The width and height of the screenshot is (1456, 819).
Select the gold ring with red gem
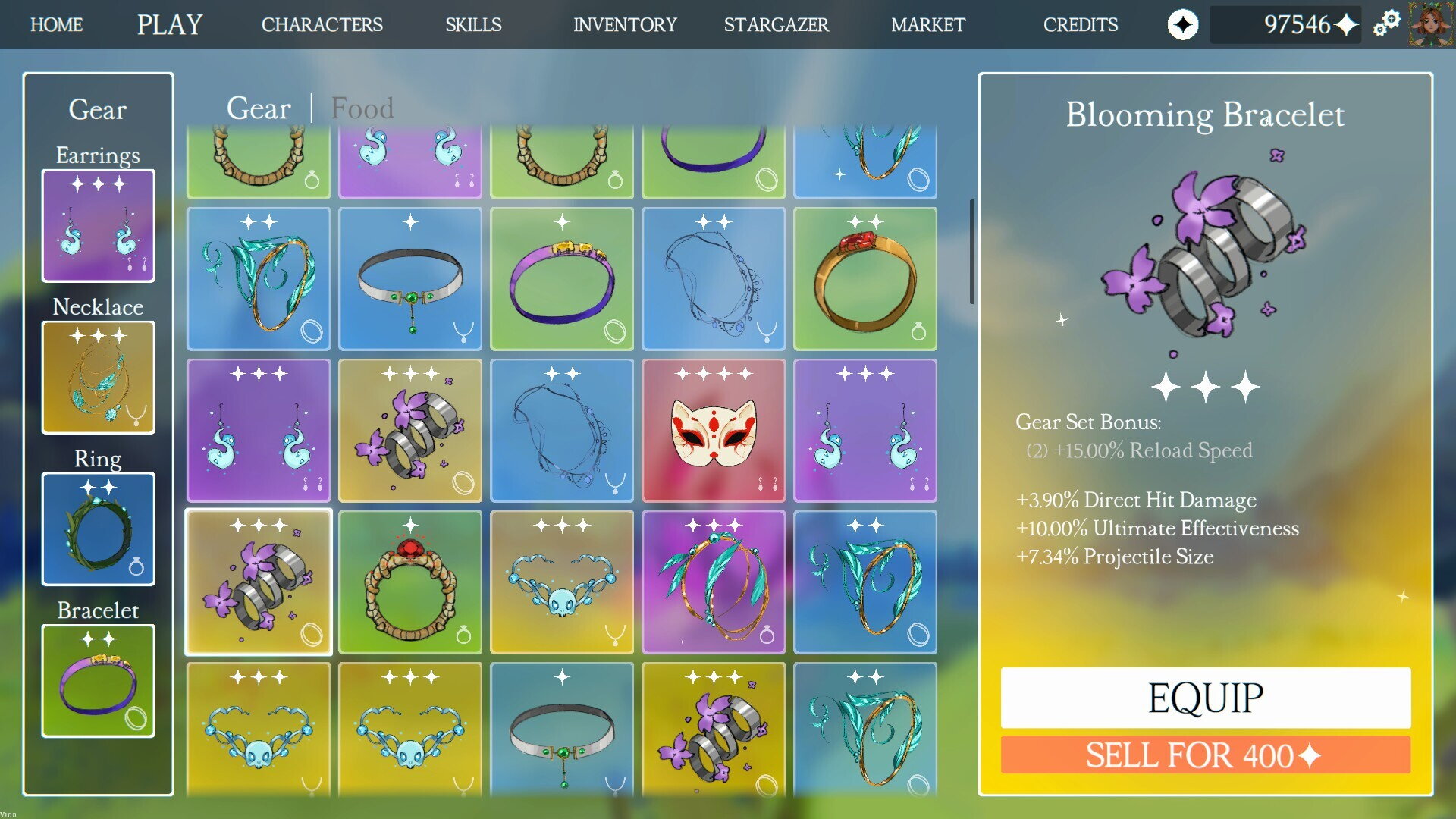click(864, 279)
